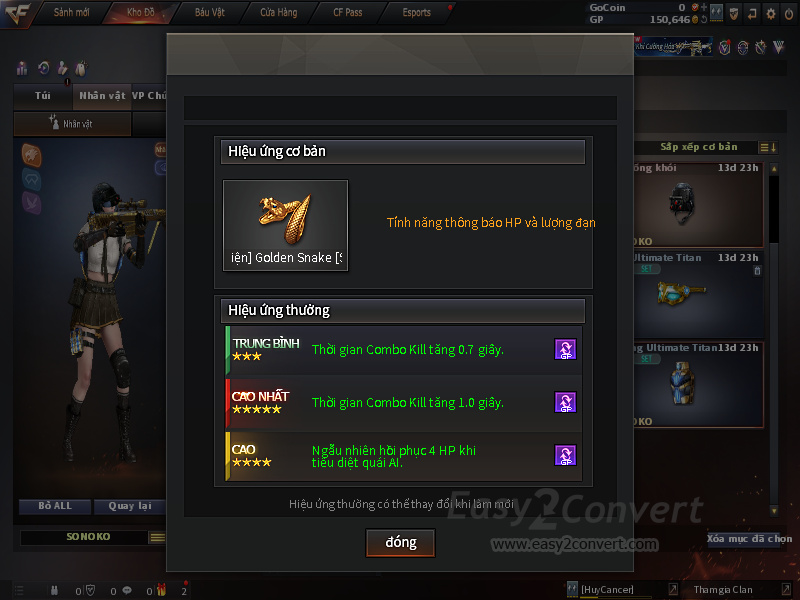Viewport: 800px width, 600px height.
Task: Select the Nhân vật inventory tab
Action: (x=102, y=96)
